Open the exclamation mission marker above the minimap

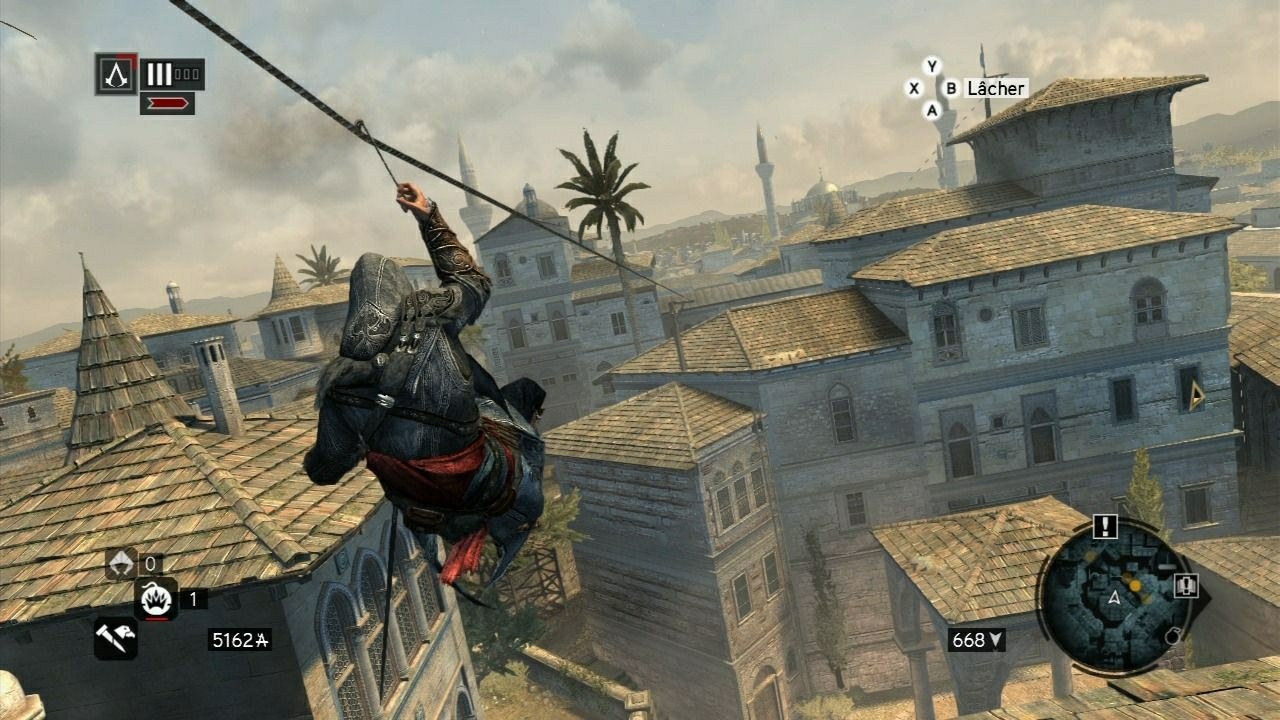1105,527
